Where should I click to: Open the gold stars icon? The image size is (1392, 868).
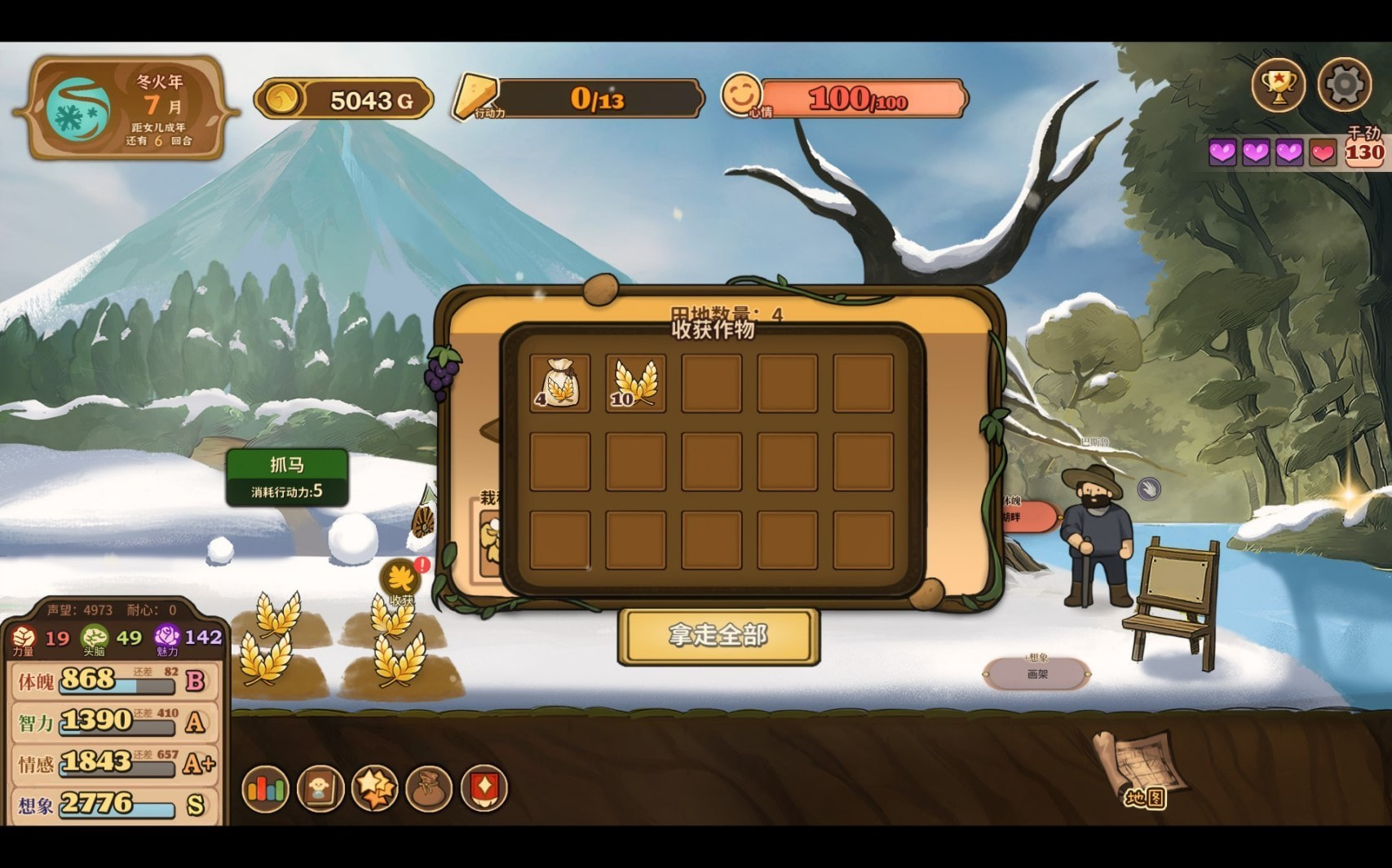click(x=375, y=789)
